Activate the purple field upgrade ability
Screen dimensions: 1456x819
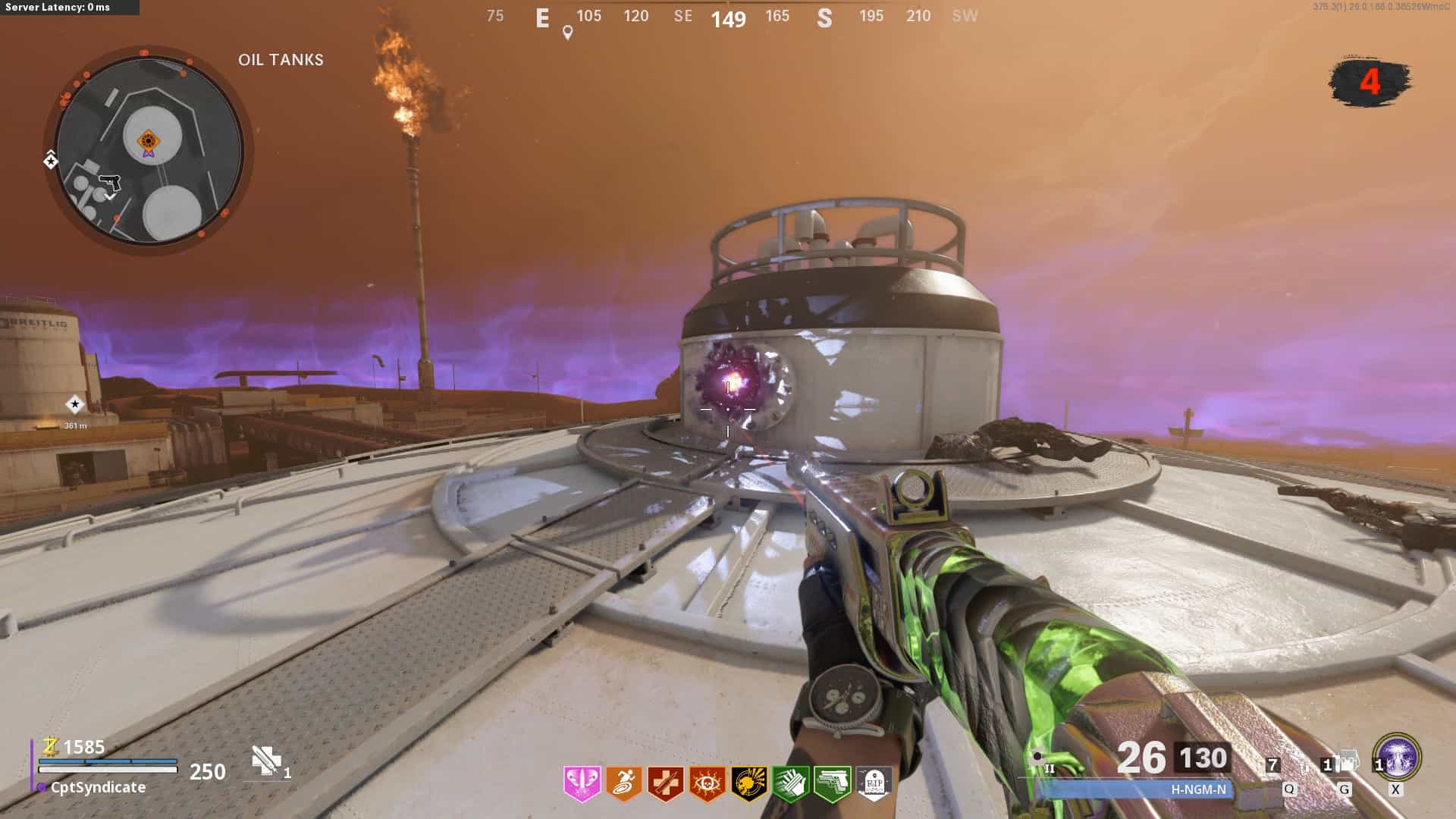click(1397, 757)
